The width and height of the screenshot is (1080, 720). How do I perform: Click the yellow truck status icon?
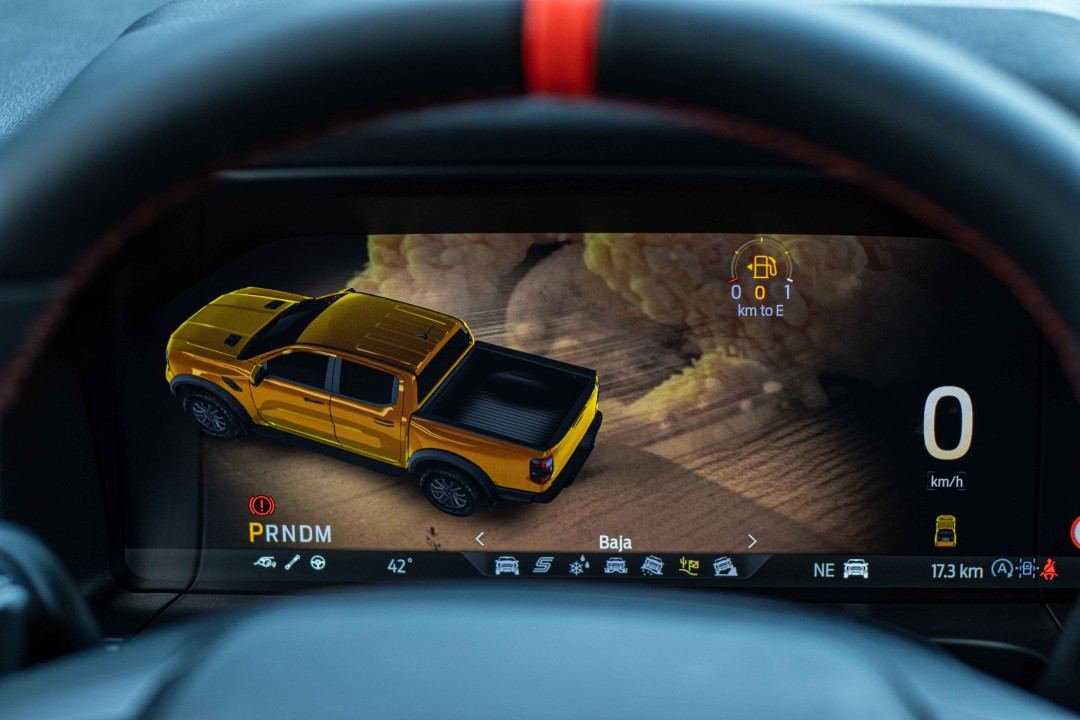pos(945,530)
